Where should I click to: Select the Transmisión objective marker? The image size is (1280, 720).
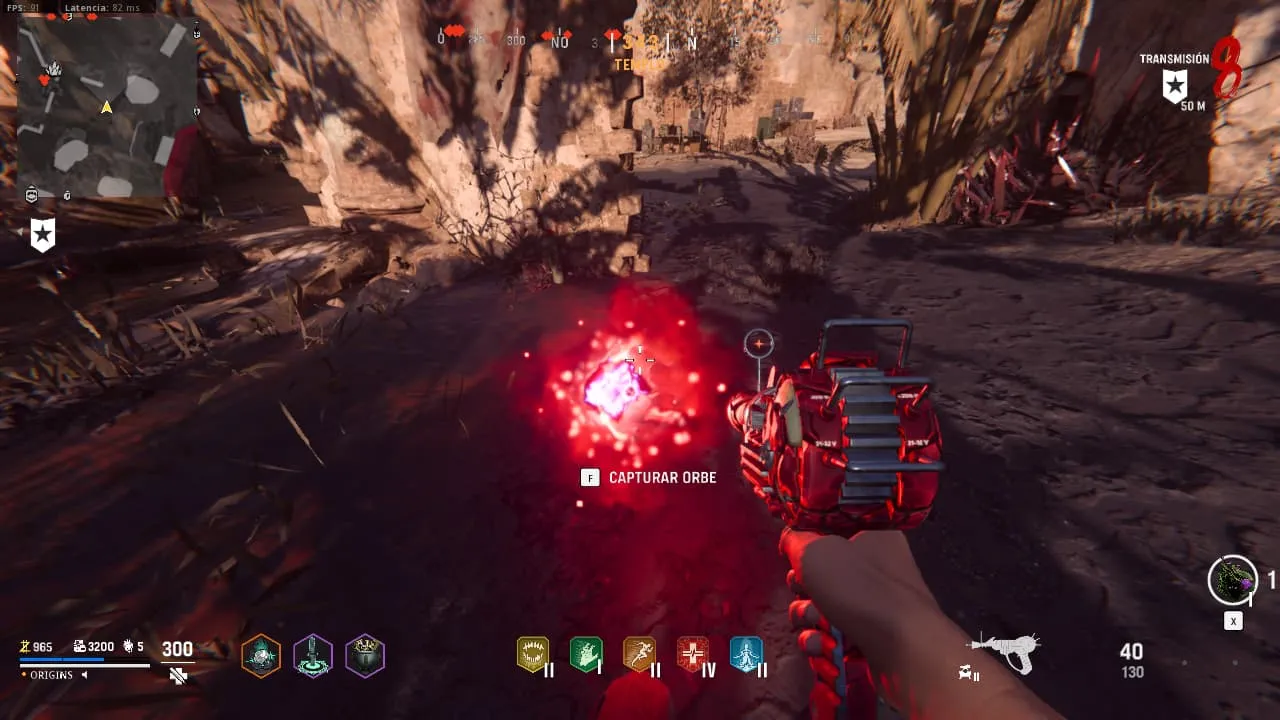tap(1174, 85)
